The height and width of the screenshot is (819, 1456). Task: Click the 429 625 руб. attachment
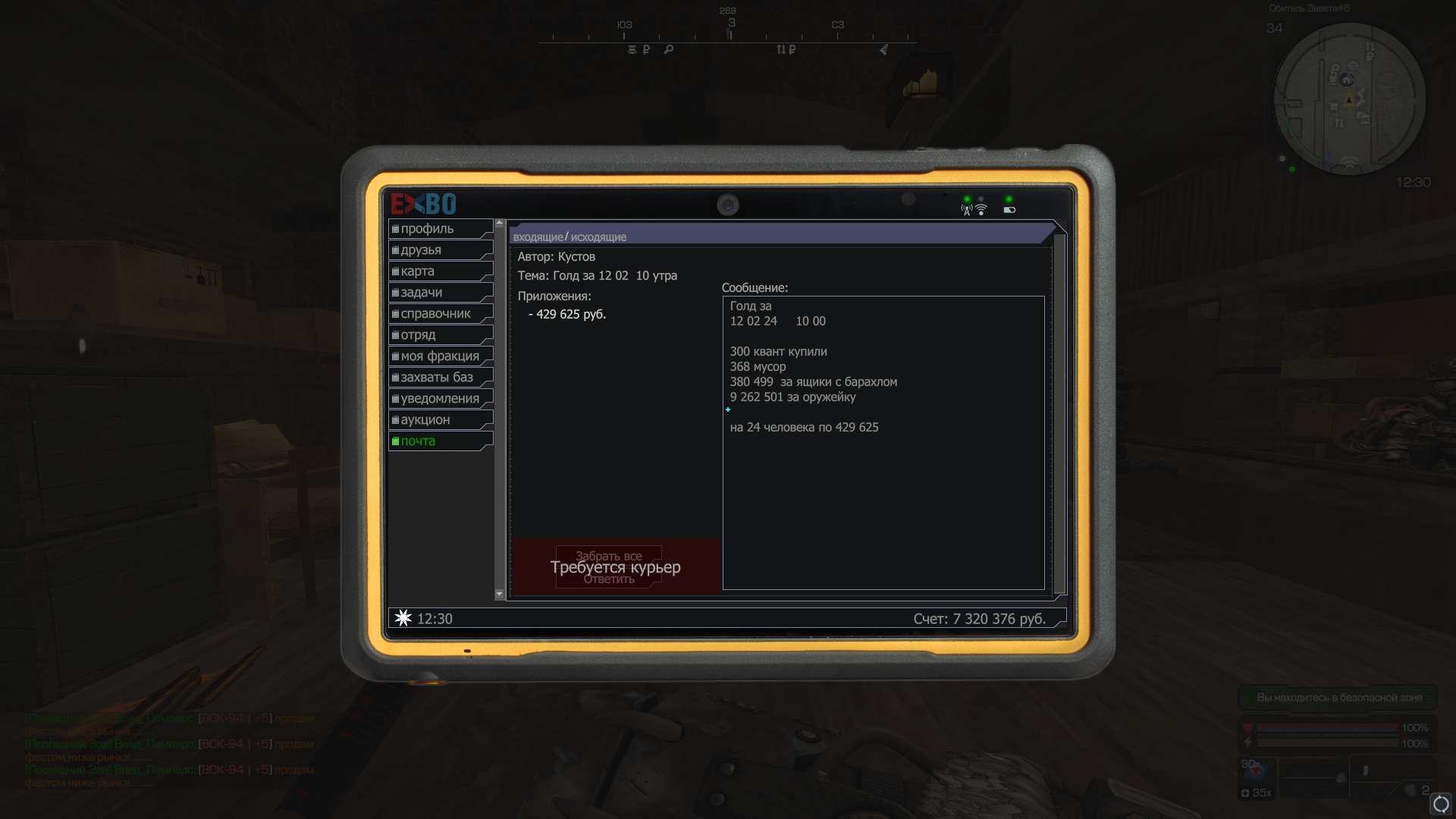[x=570, y=315]
